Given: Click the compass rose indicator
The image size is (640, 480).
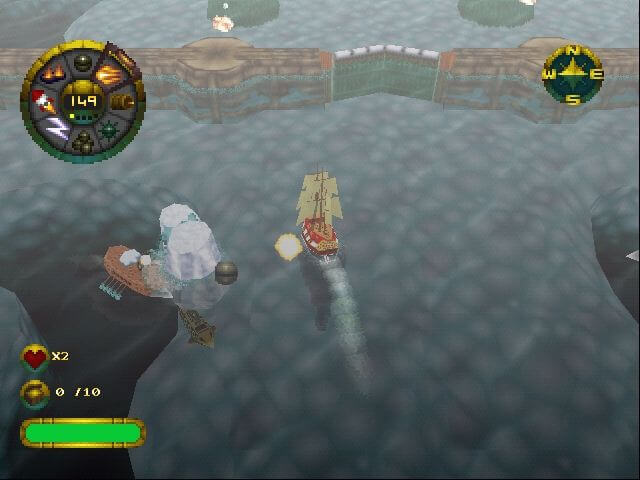Looking at the screenshot, I should [573, 74].
